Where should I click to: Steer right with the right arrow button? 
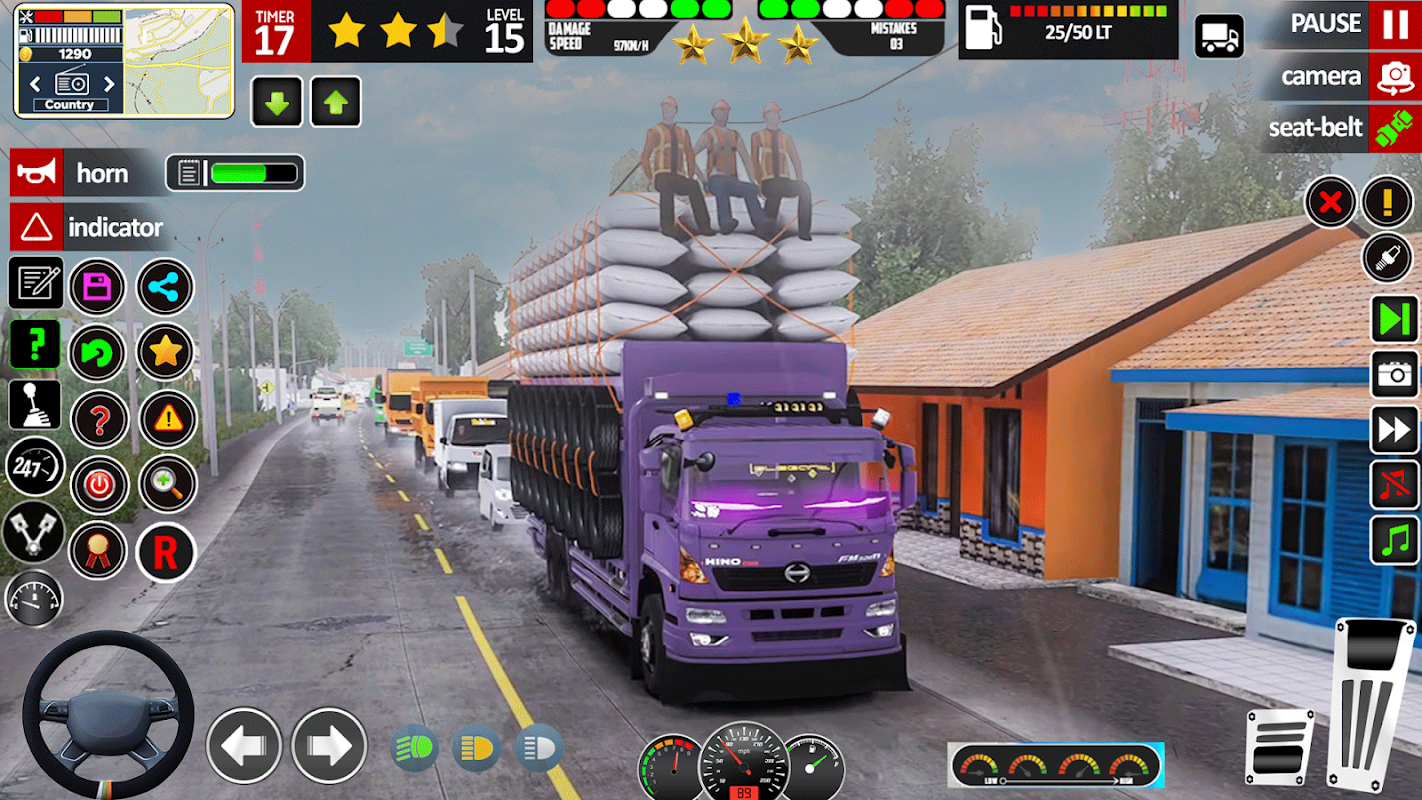pyautogui.click(x=329, y=745)
